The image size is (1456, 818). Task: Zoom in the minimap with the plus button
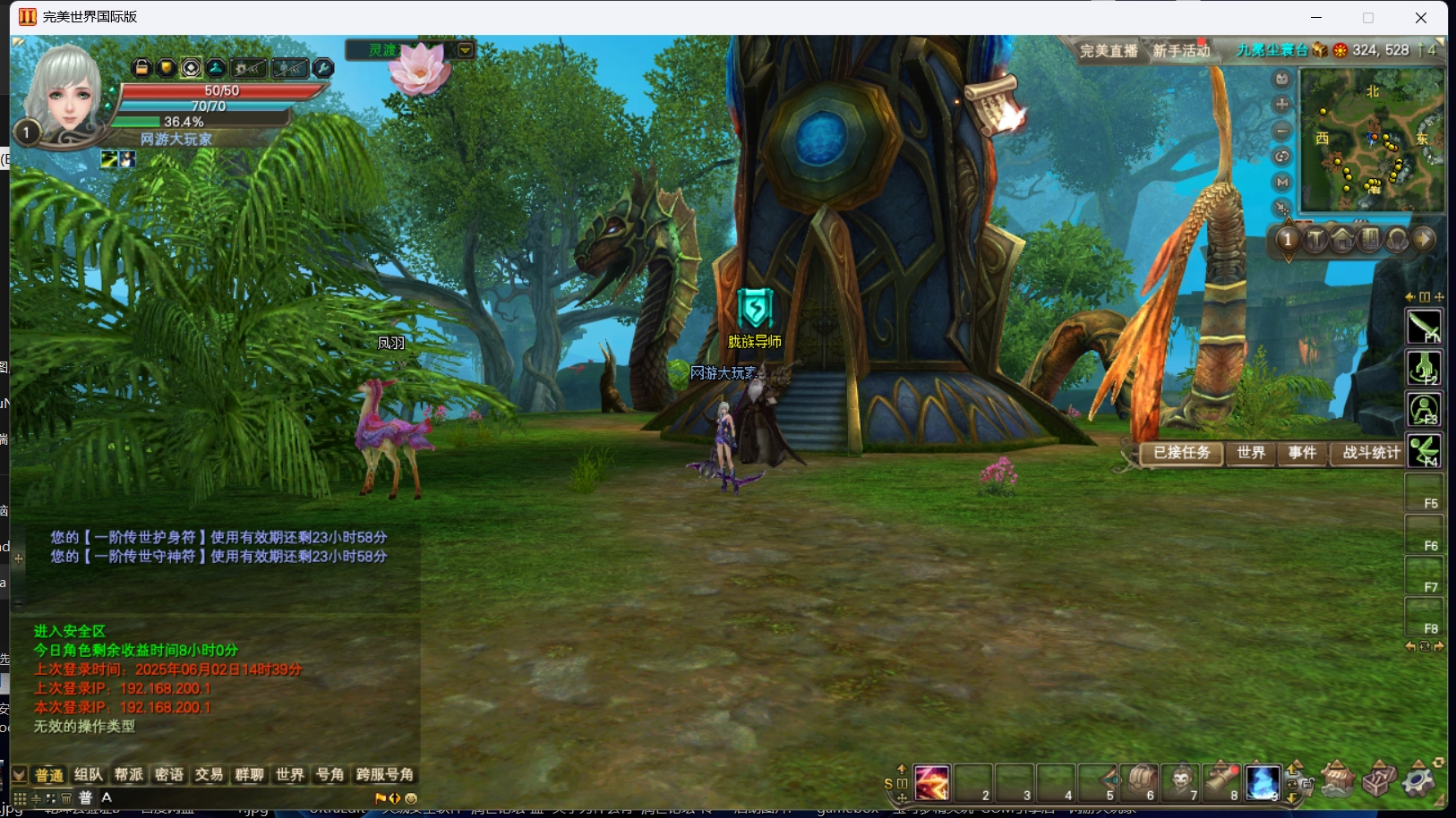(1282, 105)
